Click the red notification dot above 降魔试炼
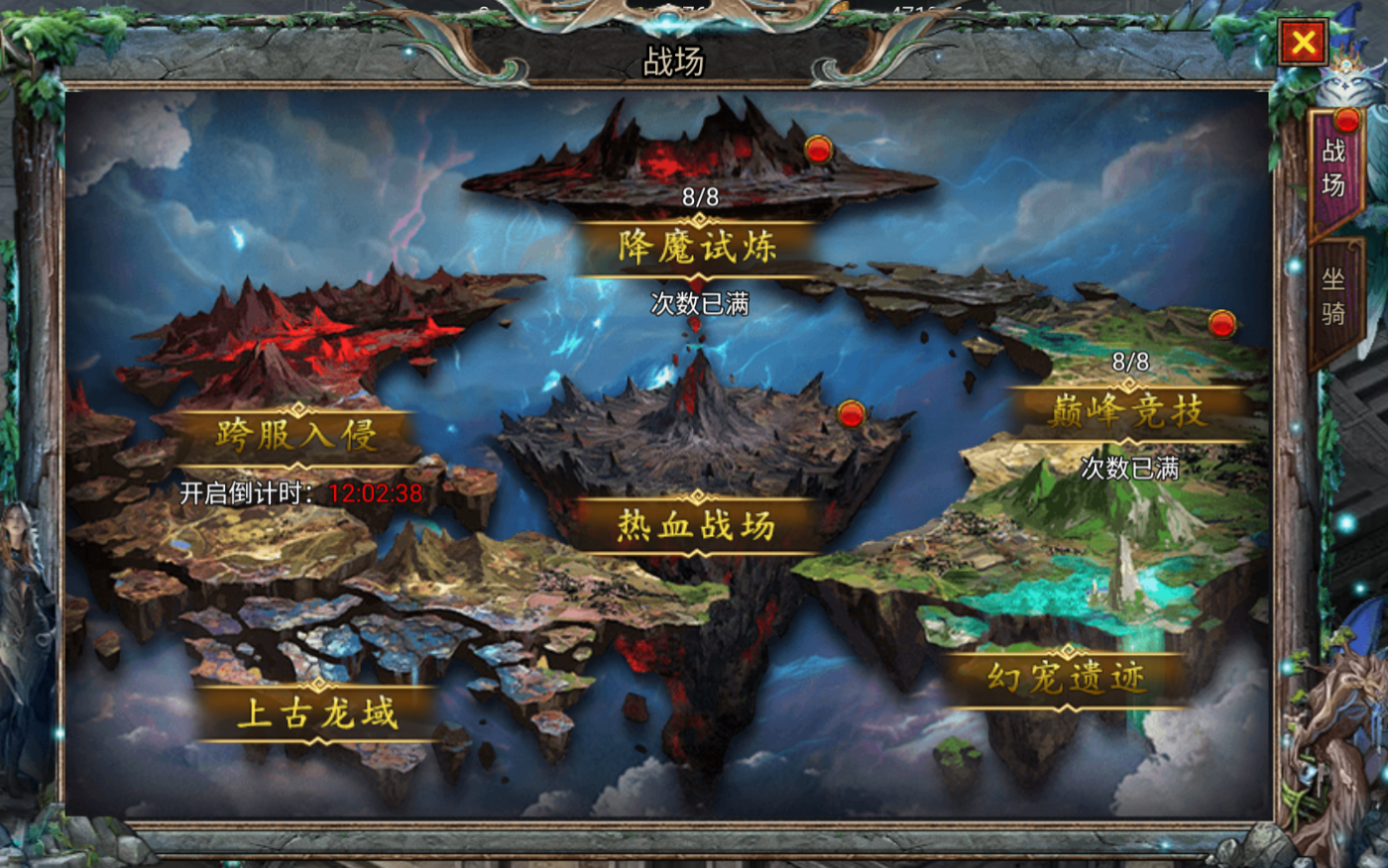This screenshot has height=868, width=1388. pyautogui.click(x=817, y=151)
